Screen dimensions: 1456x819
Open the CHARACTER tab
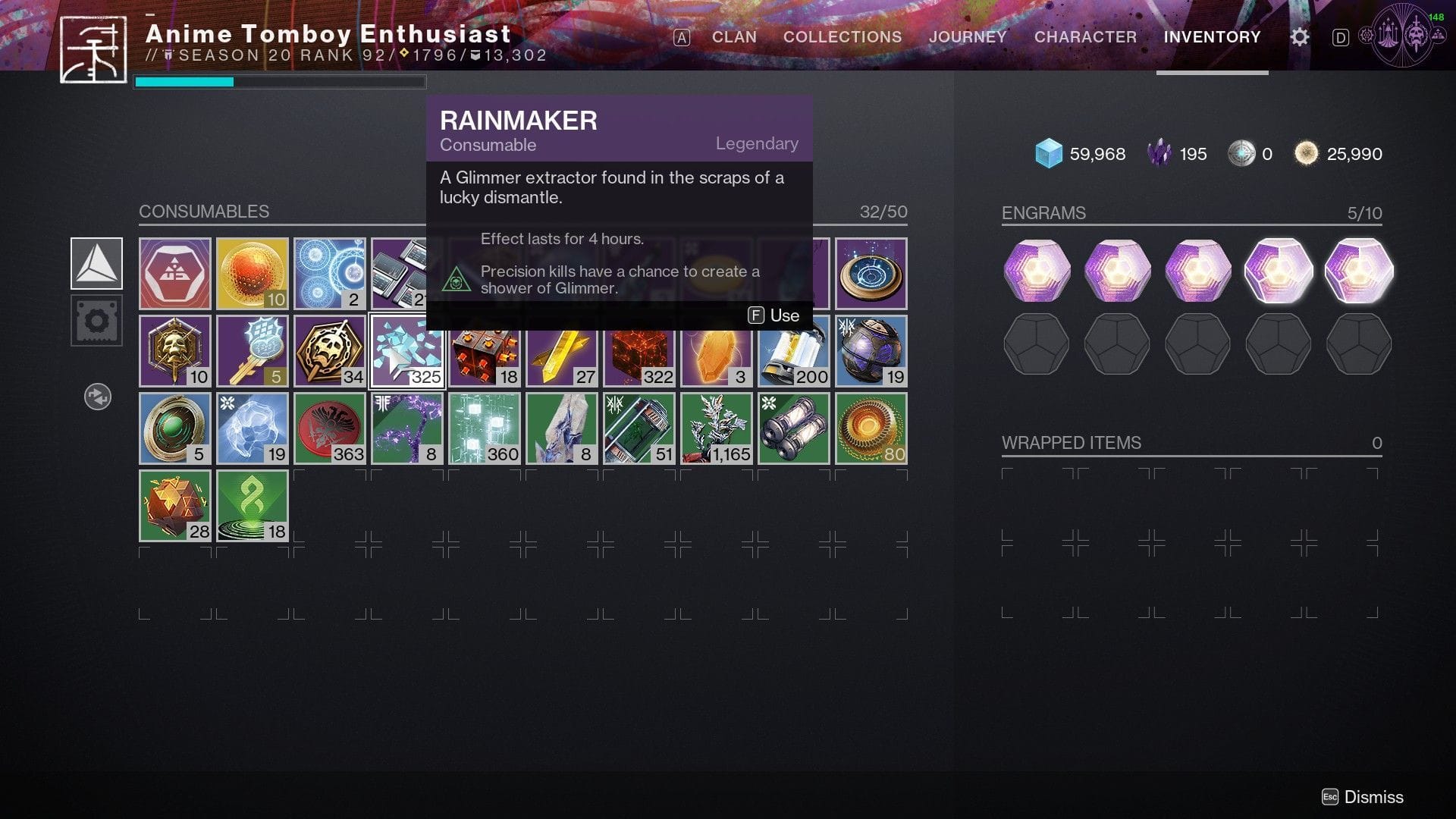click(x=1086, y=36)
